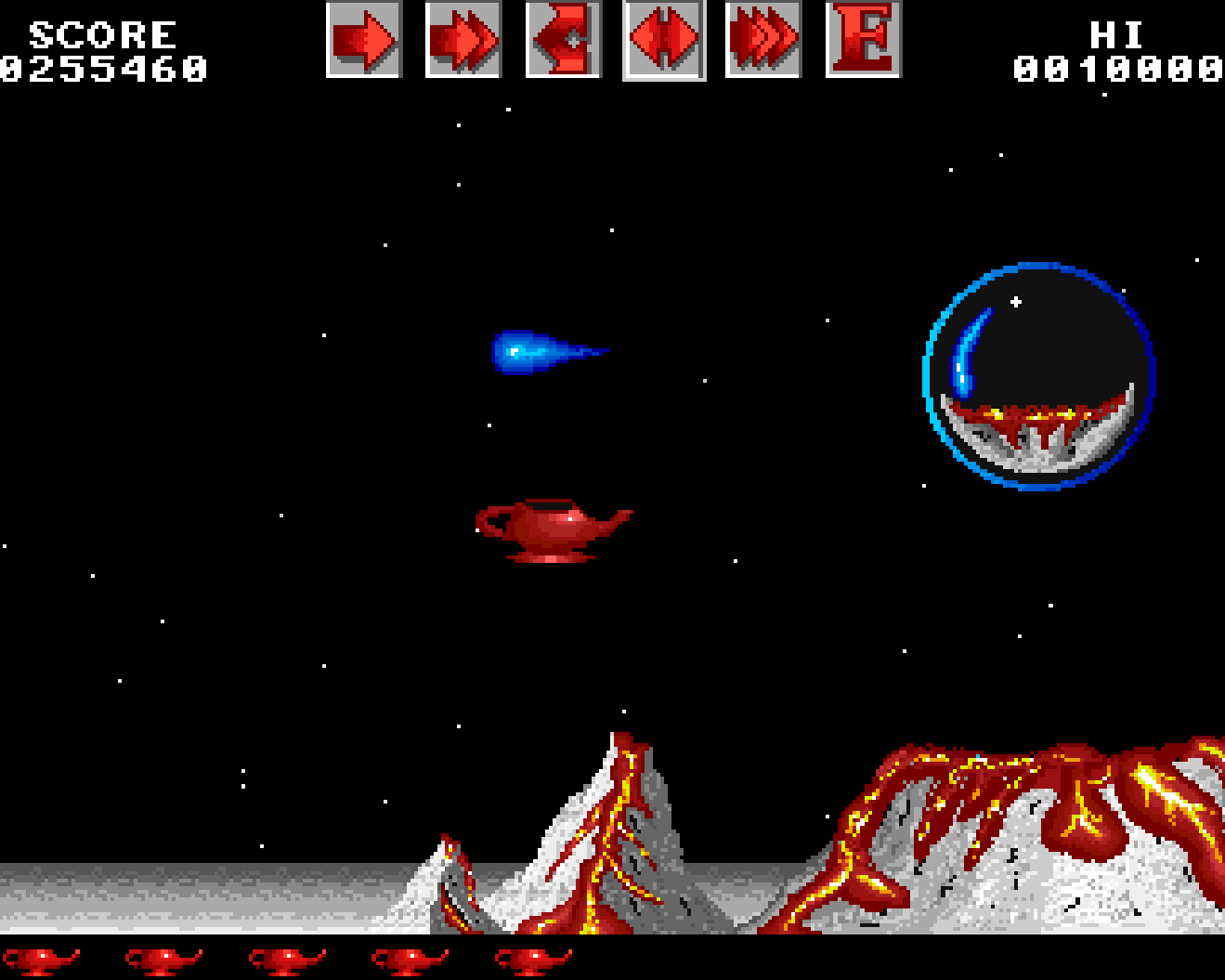Pick the triple arrow power-up icon
Image resolution: width=1225 pixels, height=980 pixels.
[762, 40]
